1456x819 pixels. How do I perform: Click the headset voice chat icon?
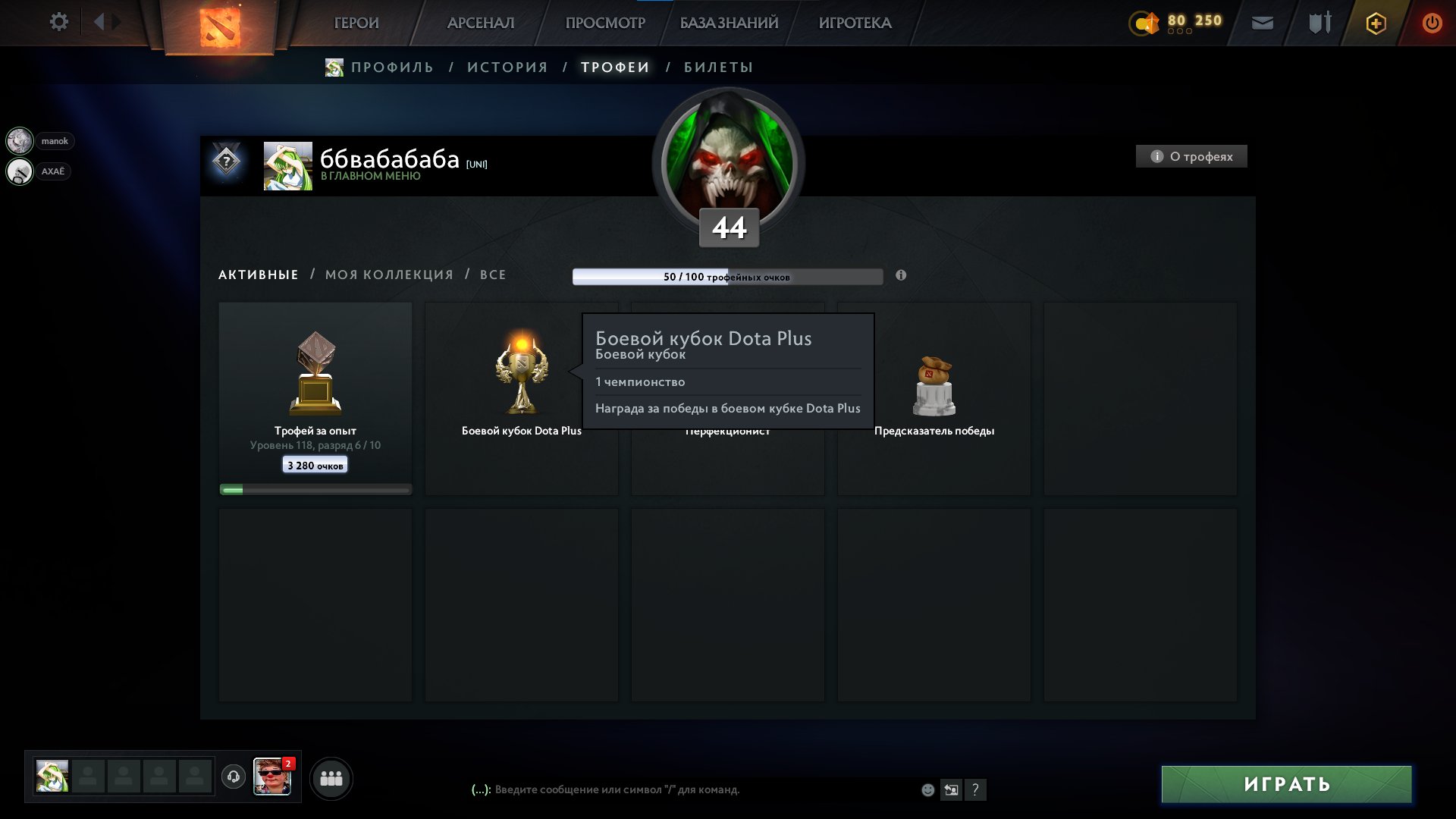pos(233,777)
